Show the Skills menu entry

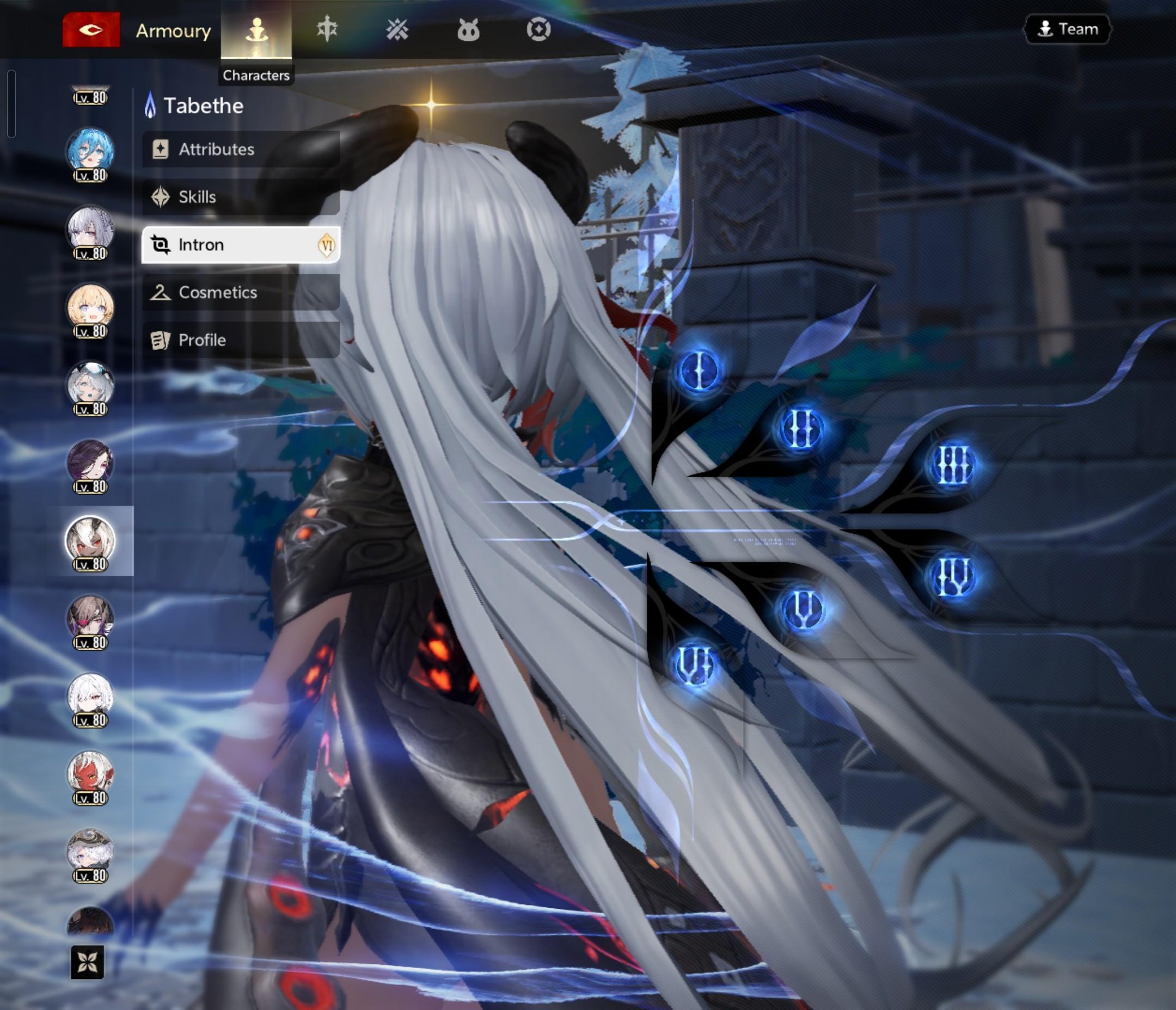[x=241, y=197]
